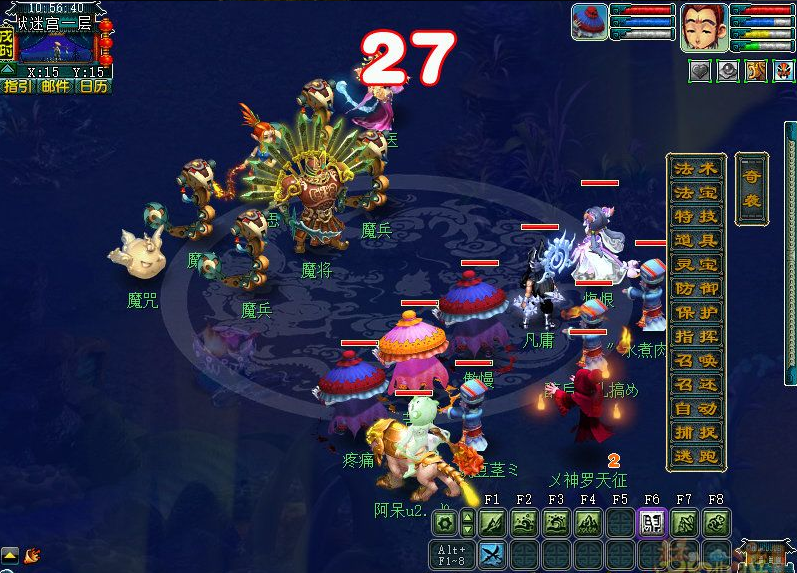This screenshot has height=573, width=797.
Task: Use the F1 hotbar skill
Action: tap(492, 522)
